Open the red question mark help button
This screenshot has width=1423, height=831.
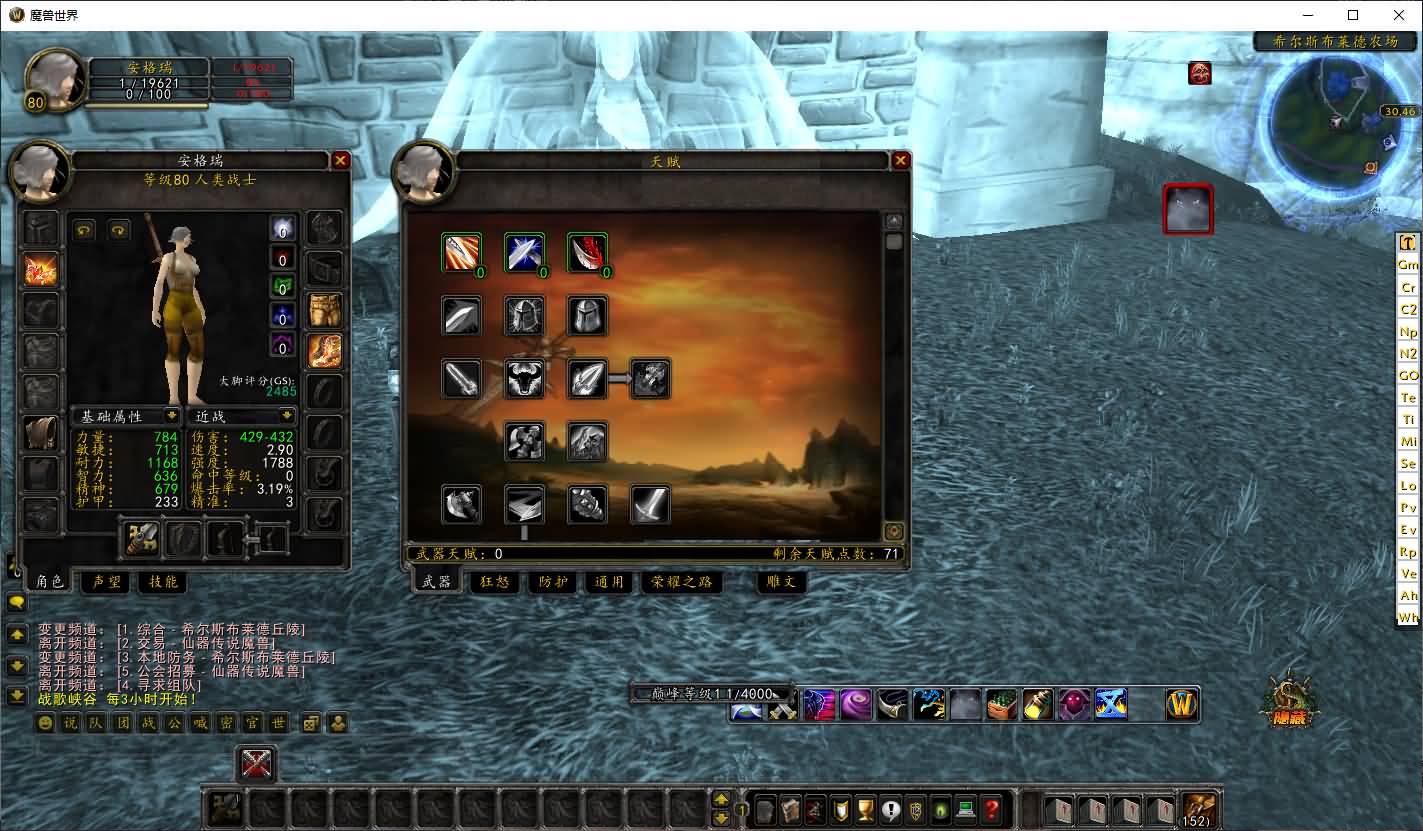click(991, 809)
